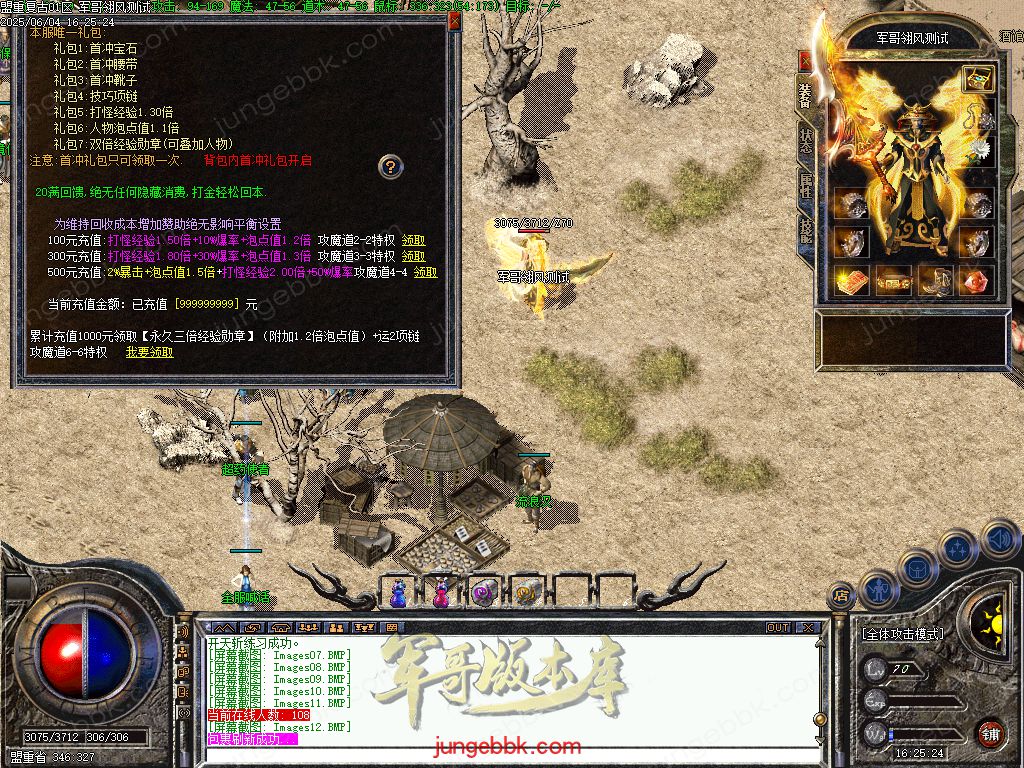Use the blue potion in the hotbar
This screenshot has width=1024, height=768.
coord(399,593)
